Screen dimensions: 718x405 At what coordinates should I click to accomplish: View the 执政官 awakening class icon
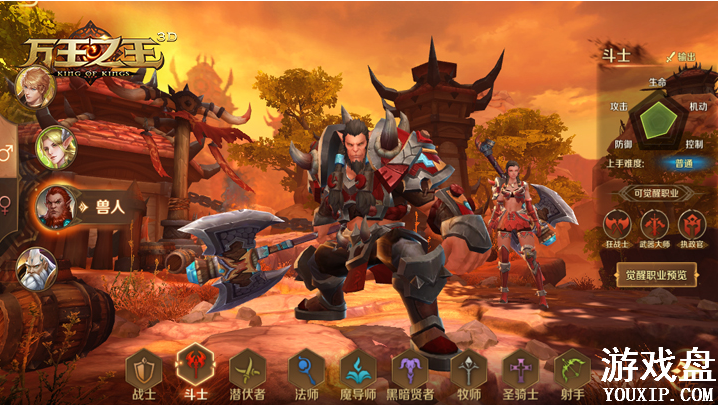click(x=692, y=224)
